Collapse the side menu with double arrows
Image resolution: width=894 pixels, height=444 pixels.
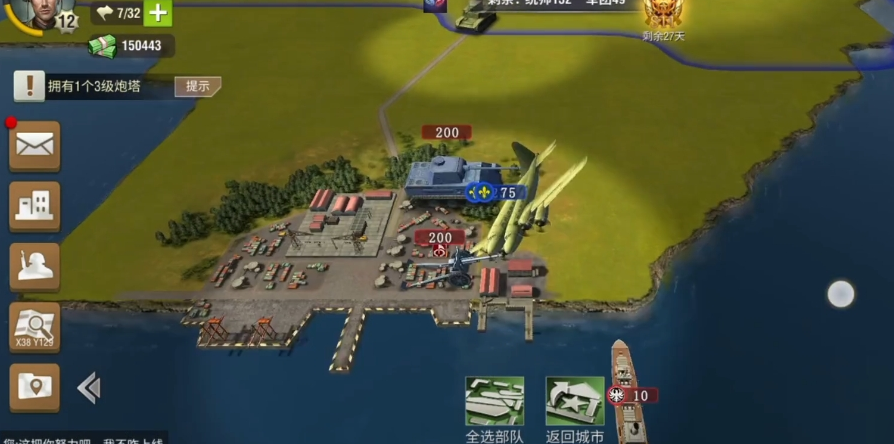[x=89, y=387]
